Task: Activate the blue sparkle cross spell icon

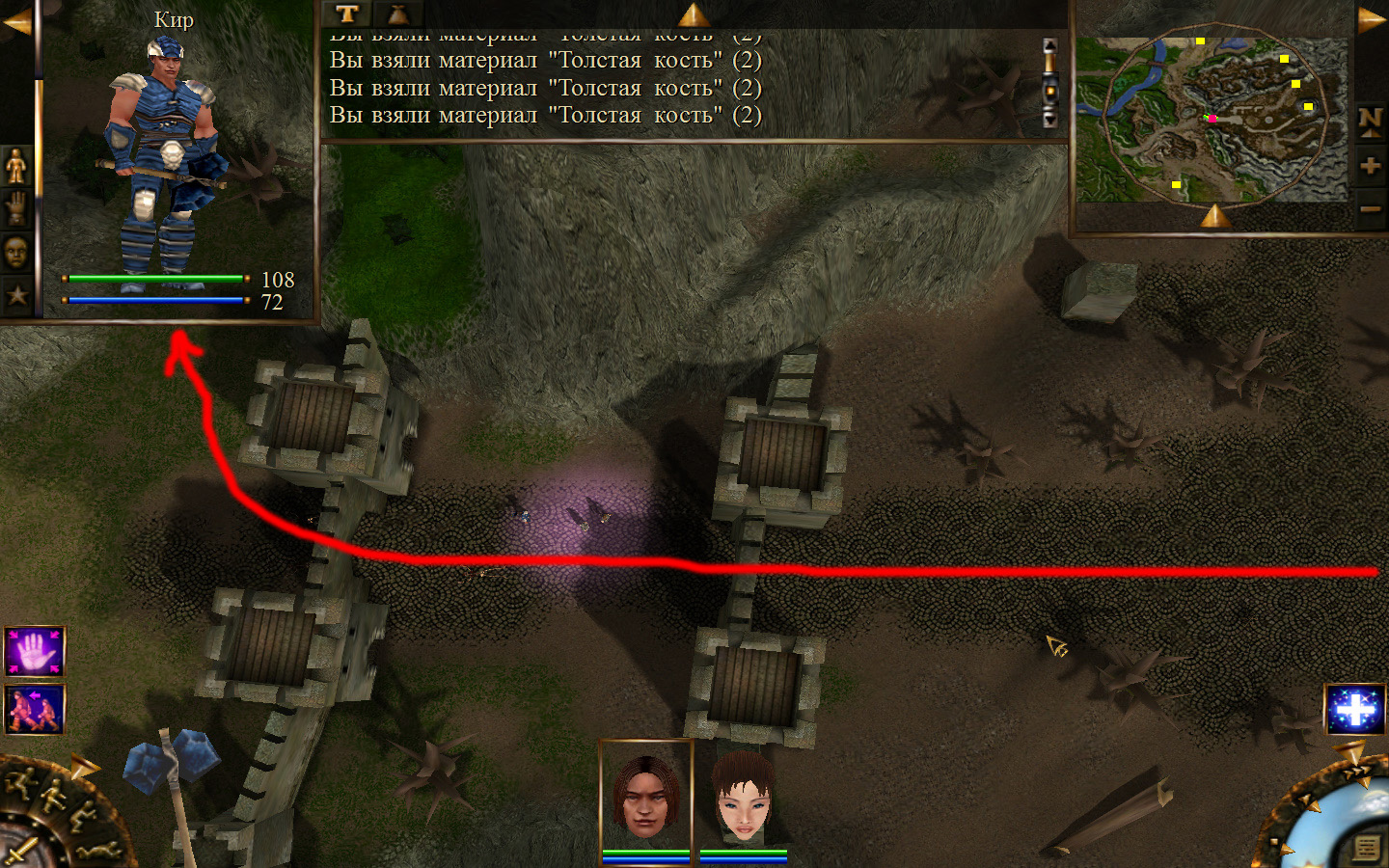Action: coord(1355,710)
